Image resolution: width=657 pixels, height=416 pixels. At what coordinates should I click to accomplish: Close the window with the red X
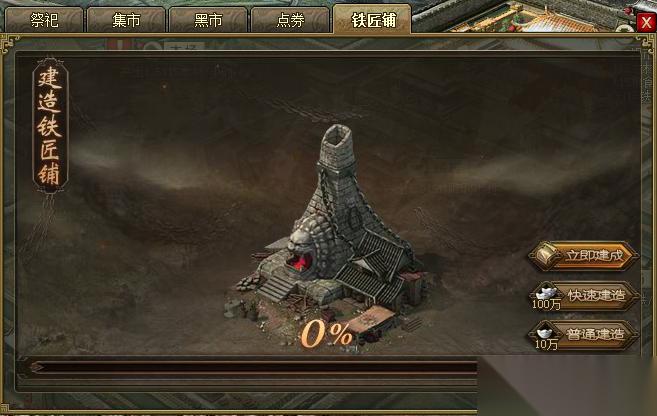(x=646, y=23)
